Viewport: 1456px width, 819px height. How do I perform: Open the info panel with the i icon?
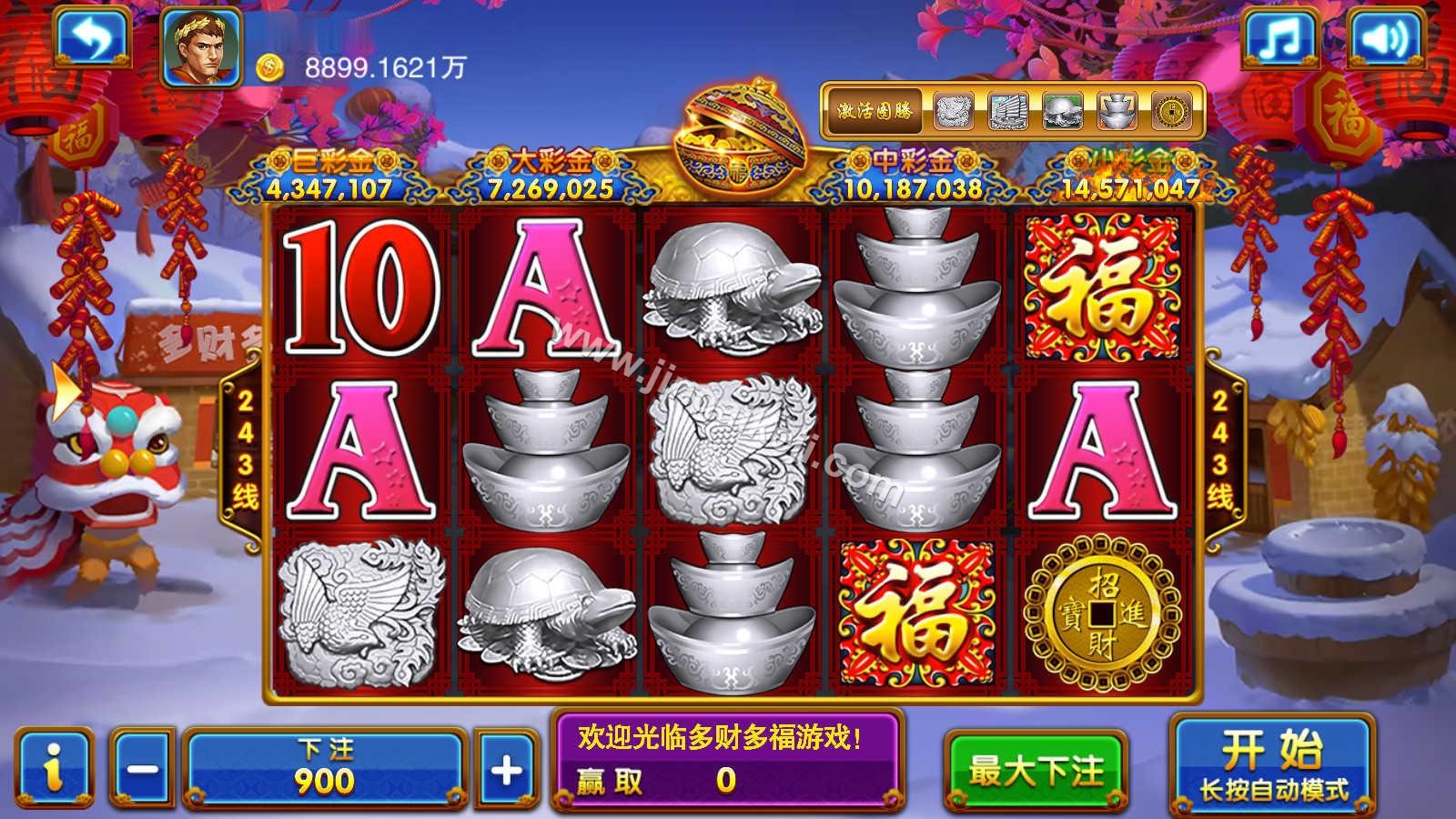pyautogui.click(x=53, y=764)
